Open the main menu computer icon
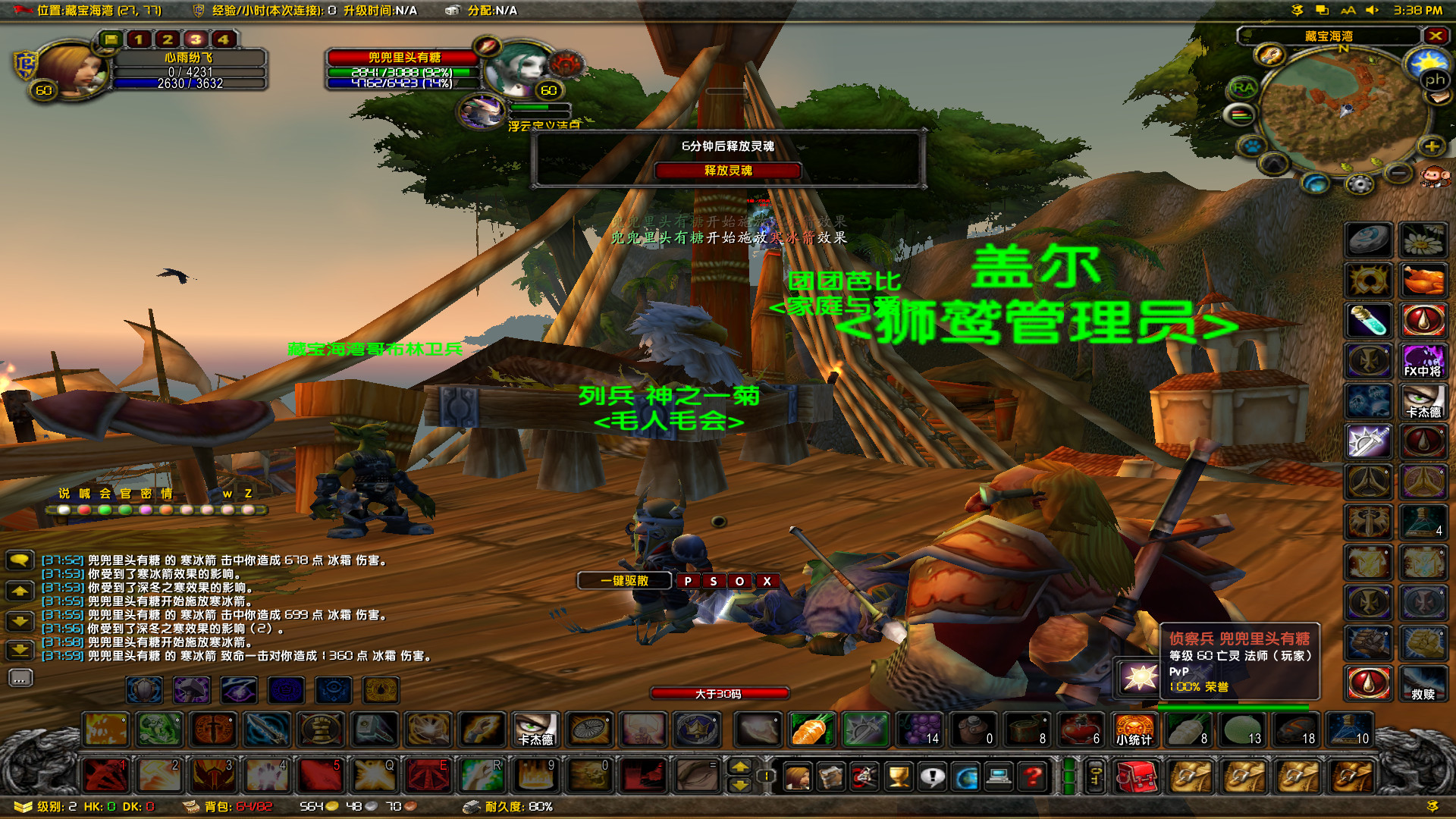Image resolution: width=1456 pixels, height=819 pixels. coord(999,777)
